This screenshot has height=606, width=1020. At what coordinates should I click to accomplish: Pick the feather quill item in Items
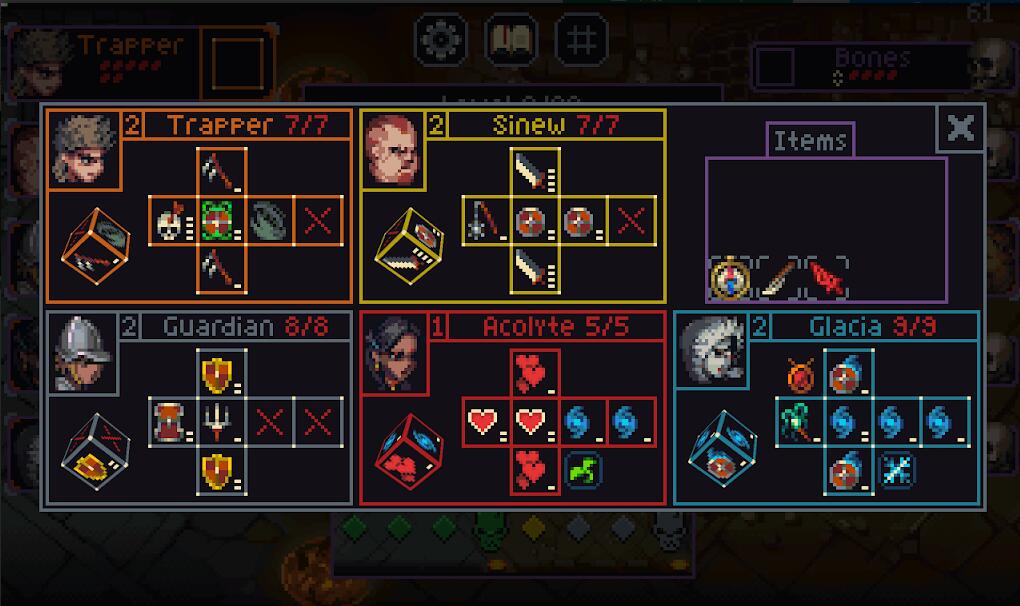coord(777,278)
